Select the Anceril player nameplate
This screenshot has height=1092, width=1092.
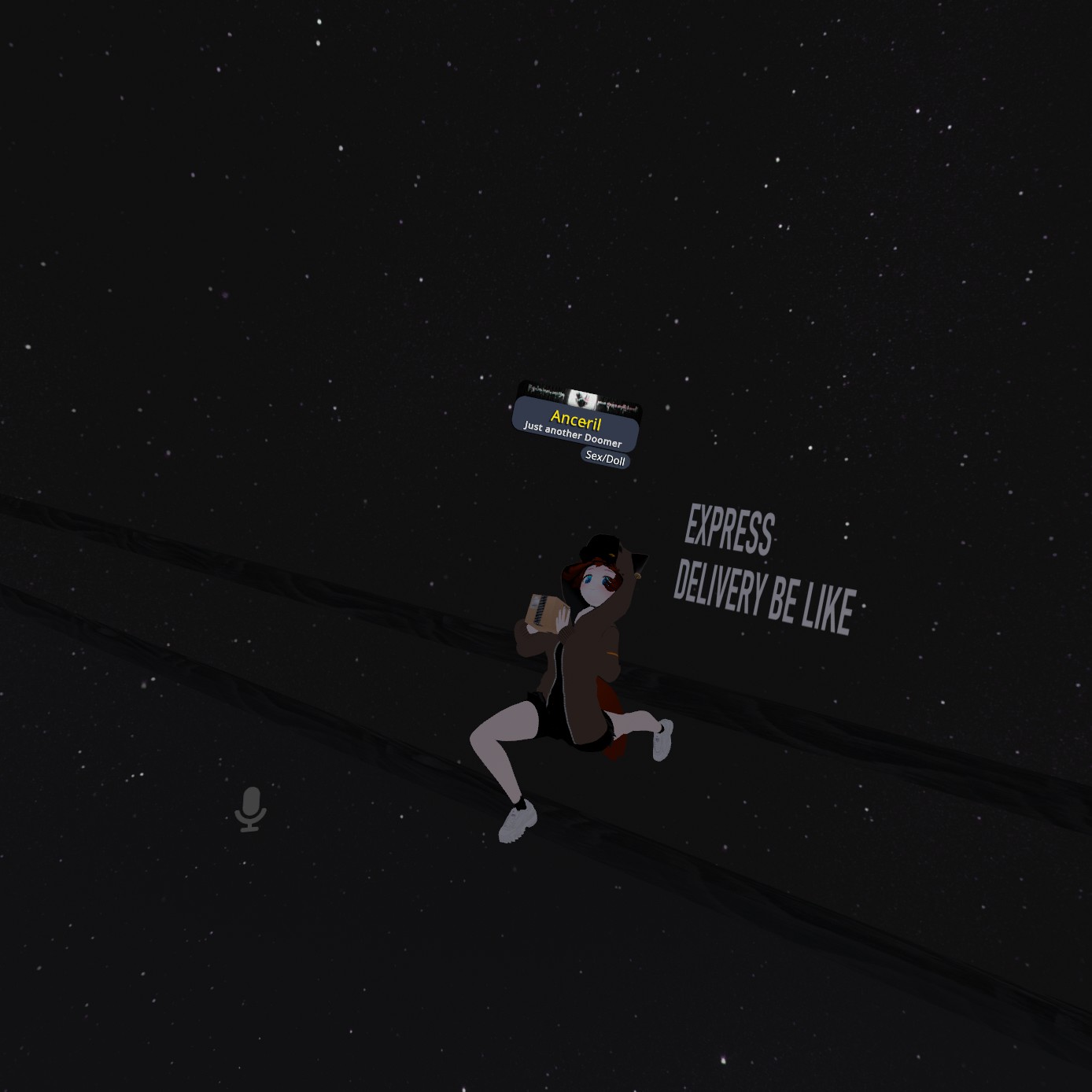(575, 422)
